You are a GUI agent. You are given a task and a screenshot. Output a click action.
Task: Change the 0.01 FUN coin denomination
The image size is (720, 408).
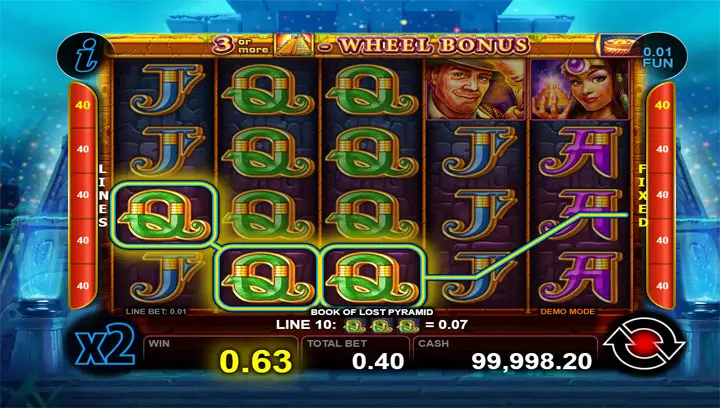point(656,57)
